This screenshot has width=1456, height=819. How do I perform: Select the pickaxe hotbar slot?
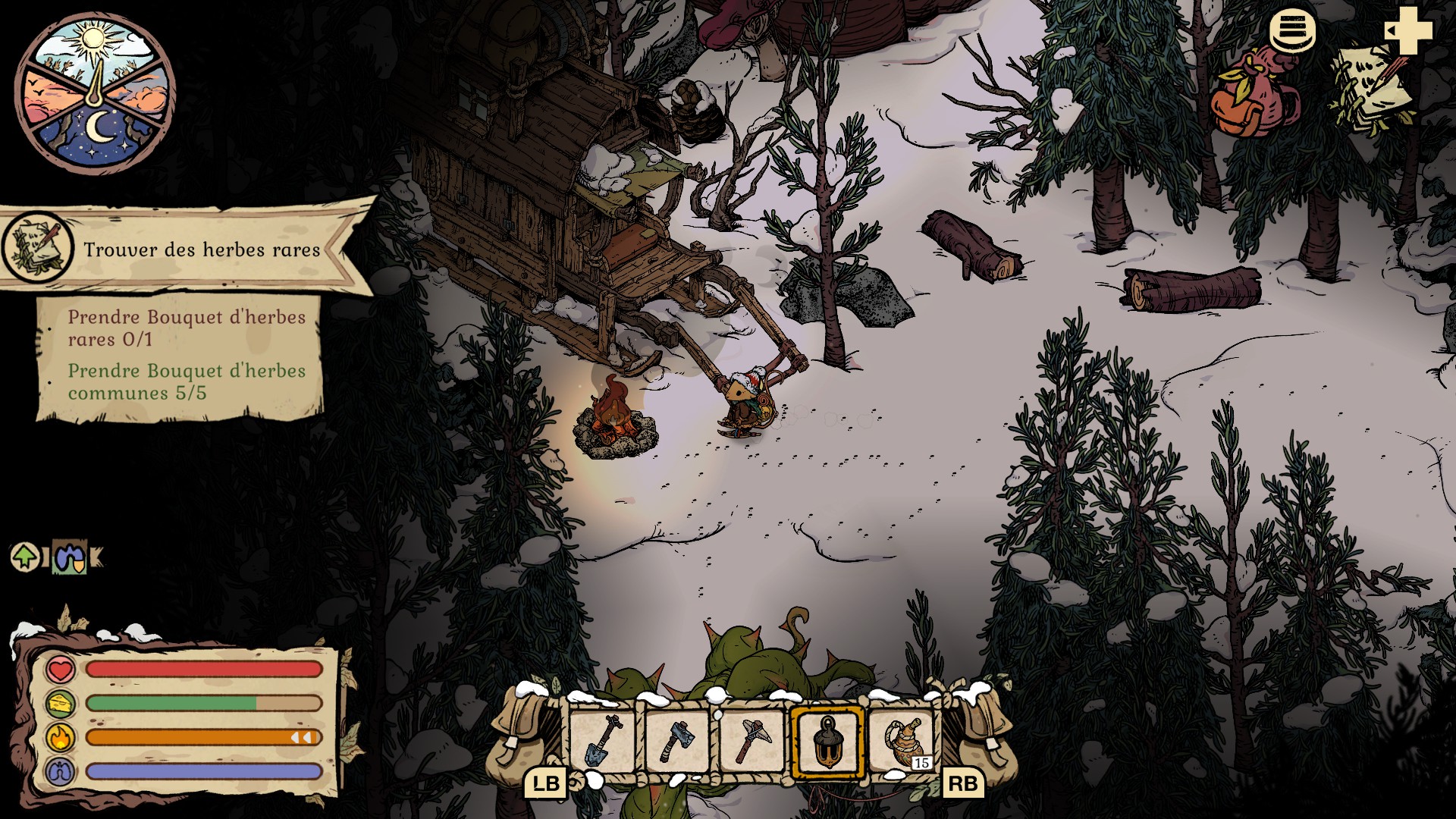coord(752,741)
